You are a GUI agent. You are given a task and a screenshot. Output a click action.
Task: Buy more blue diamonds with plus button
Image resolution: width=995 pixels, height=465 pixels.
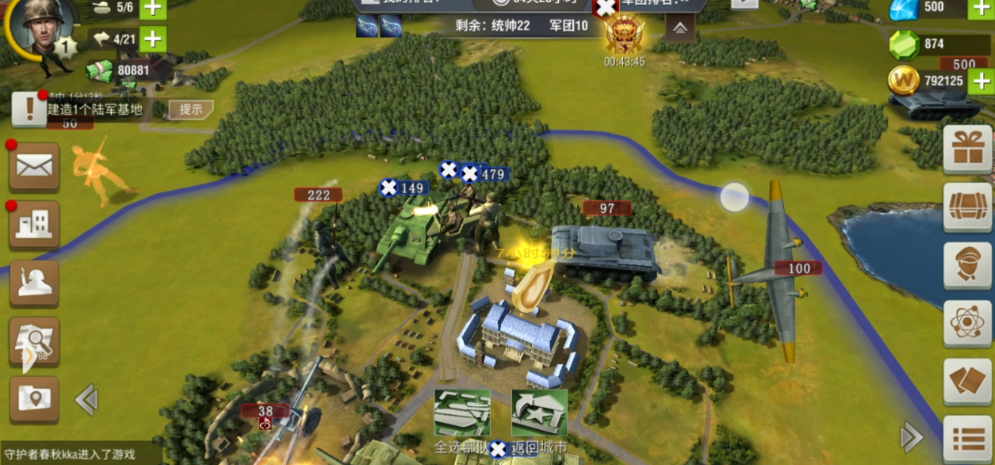980,8
